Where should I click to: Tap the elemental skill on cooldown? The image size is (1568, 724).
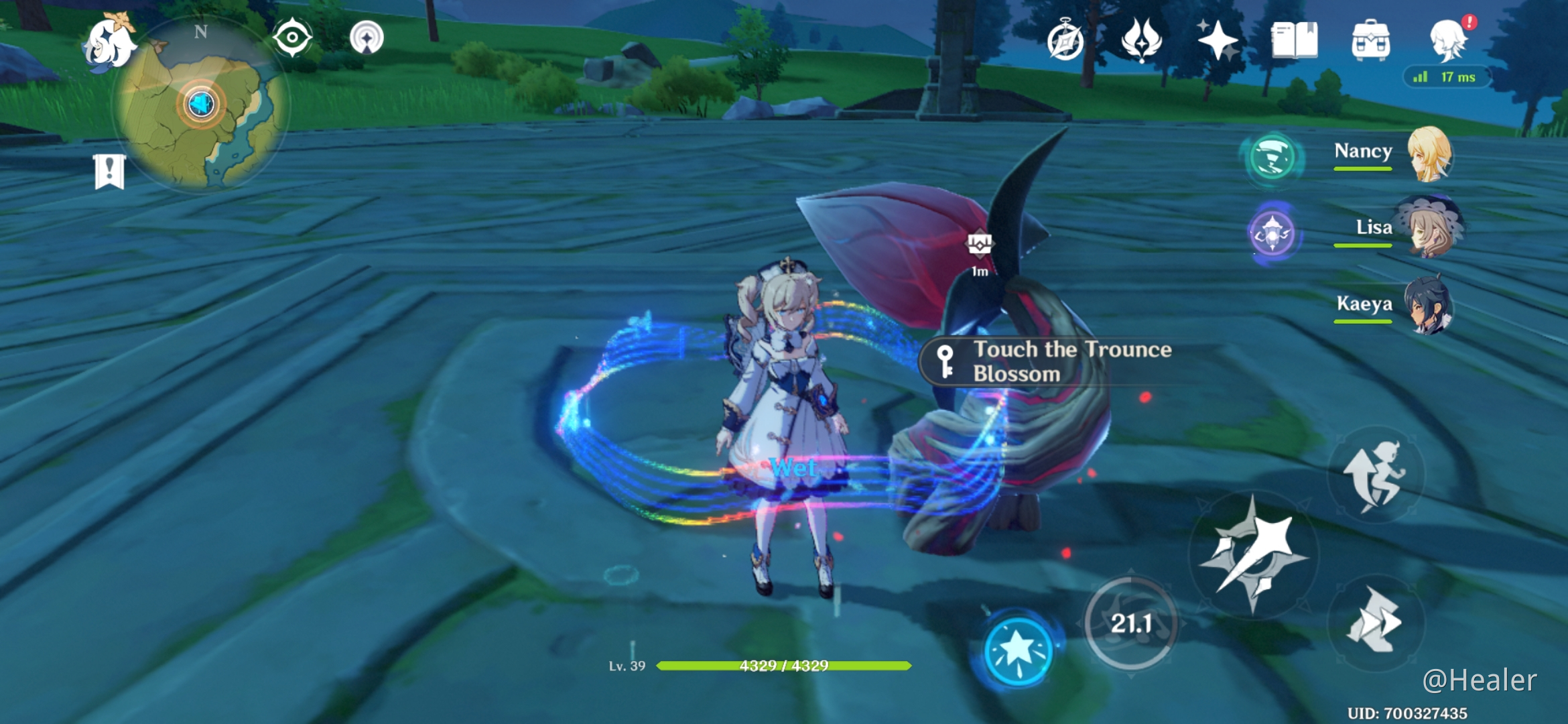coord(1131,623)
